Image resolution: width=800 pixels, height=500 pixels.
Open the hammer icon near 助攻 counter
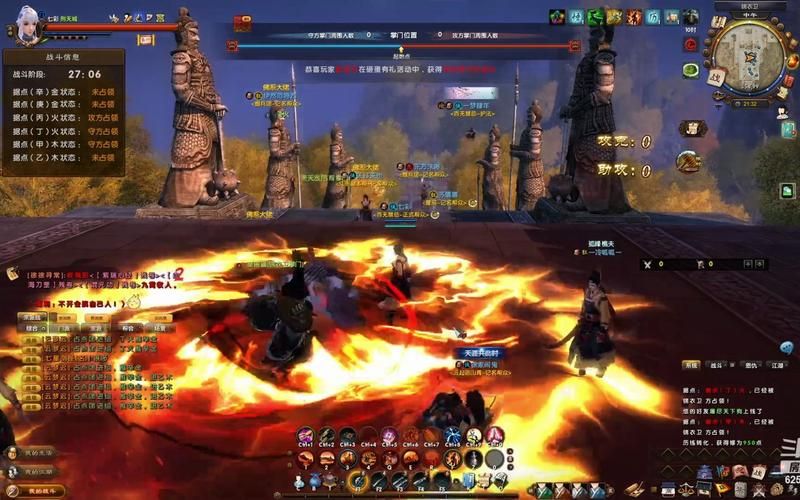pos(687,161)
